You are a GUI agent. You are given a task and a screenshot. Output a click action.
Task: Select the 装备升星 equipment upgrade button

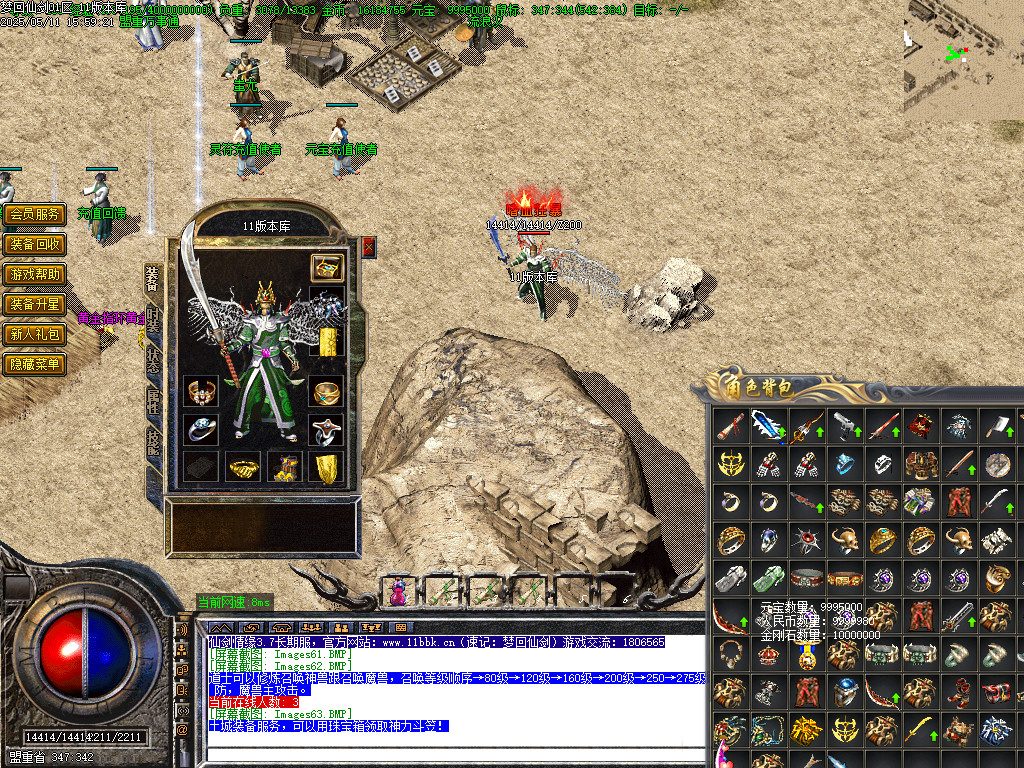click(34, 304)
